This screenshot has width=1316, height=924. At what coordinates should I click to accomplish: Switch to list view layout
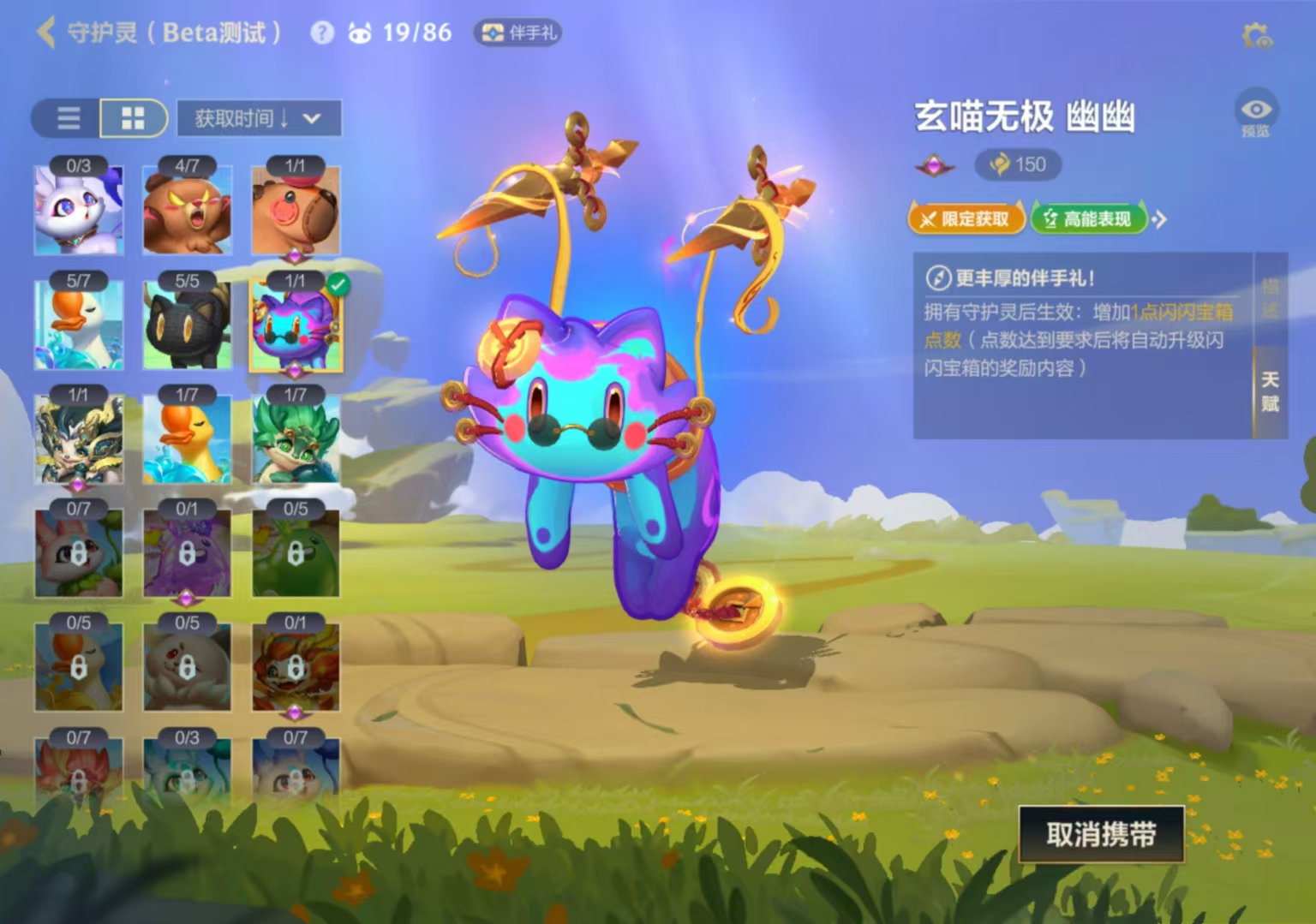[x=67, y=118]
